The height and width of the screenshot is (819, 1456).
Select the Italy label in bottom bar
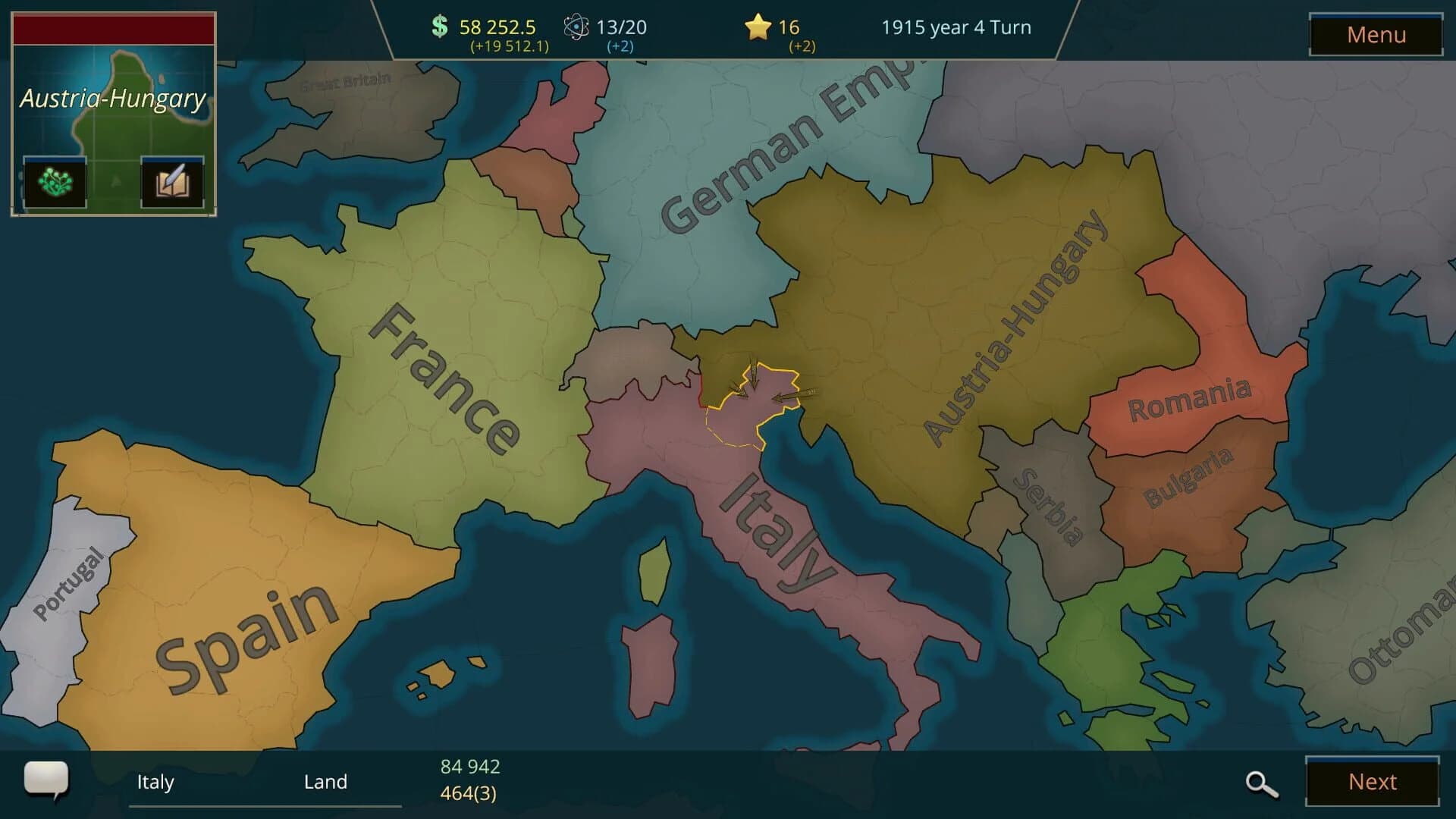pos(156,782)
